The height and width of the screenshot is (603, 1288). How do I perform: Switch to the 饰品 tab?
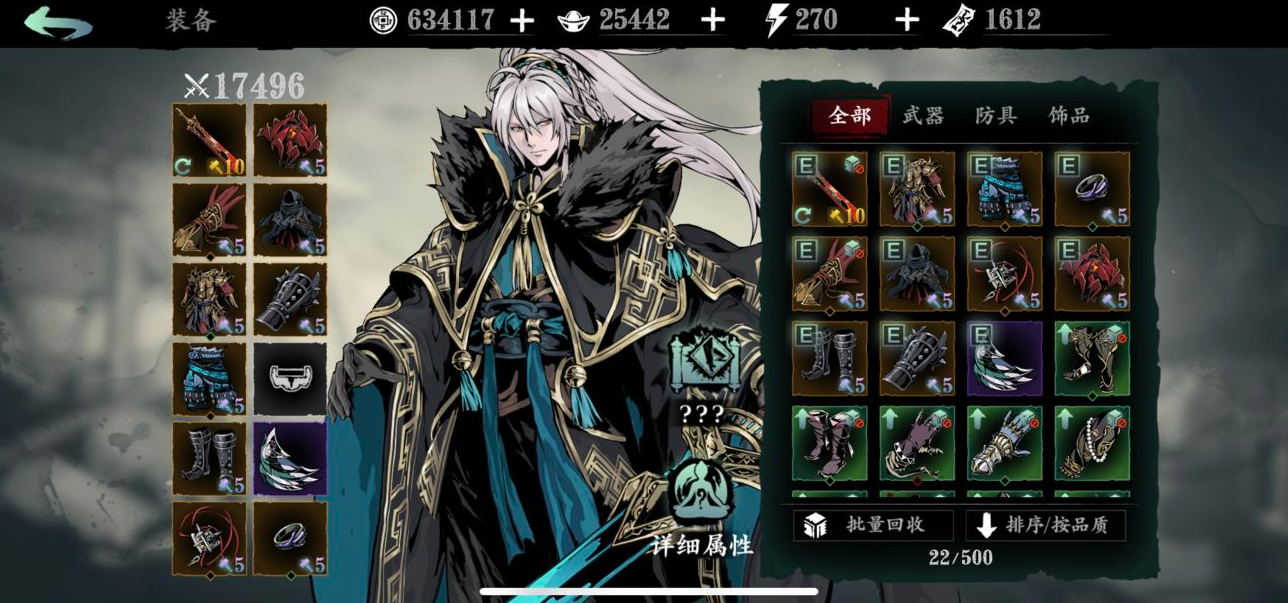point(1068,116)
